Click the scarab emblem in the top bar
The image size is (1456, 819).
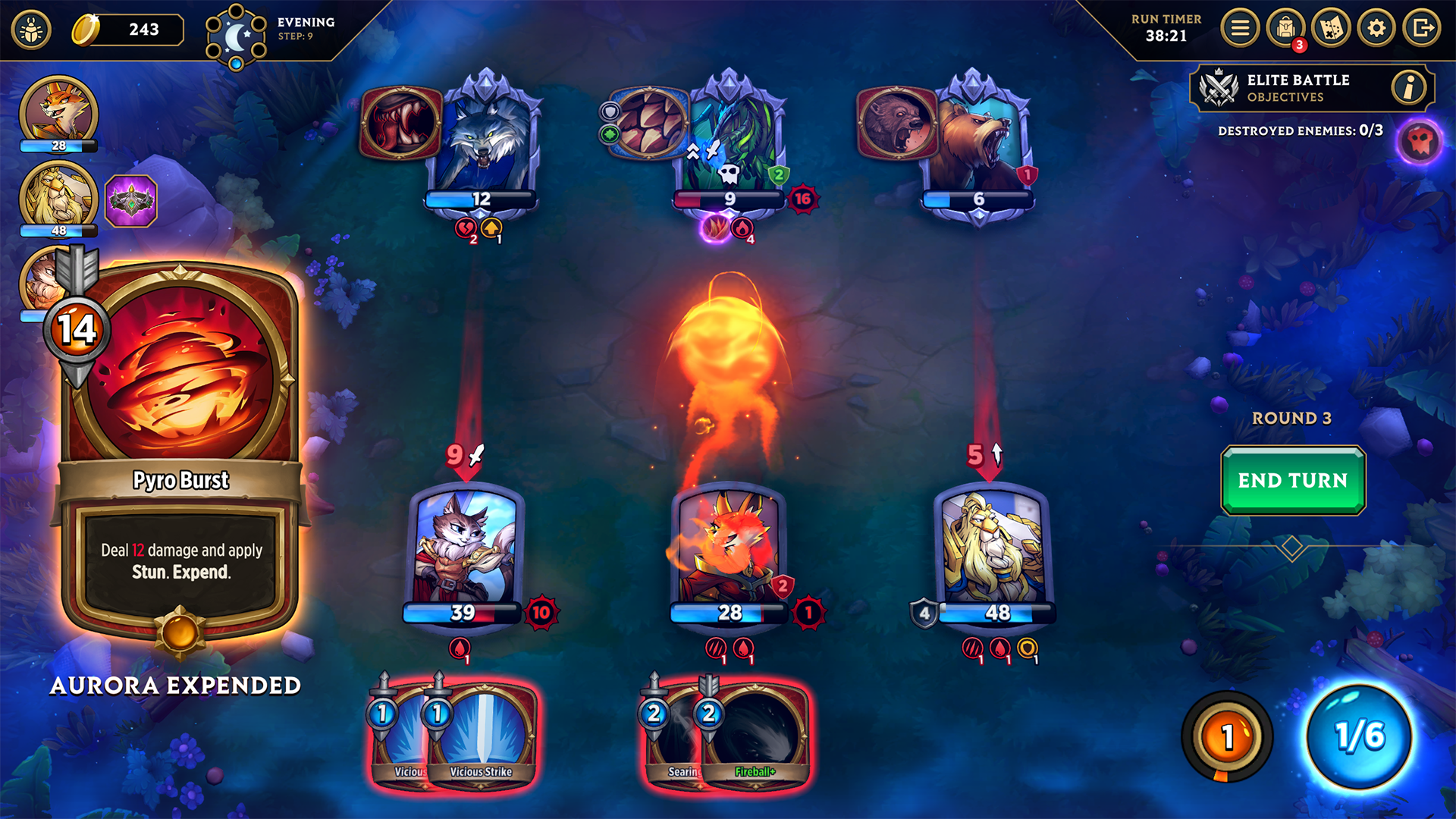click(x=31, y=29)
